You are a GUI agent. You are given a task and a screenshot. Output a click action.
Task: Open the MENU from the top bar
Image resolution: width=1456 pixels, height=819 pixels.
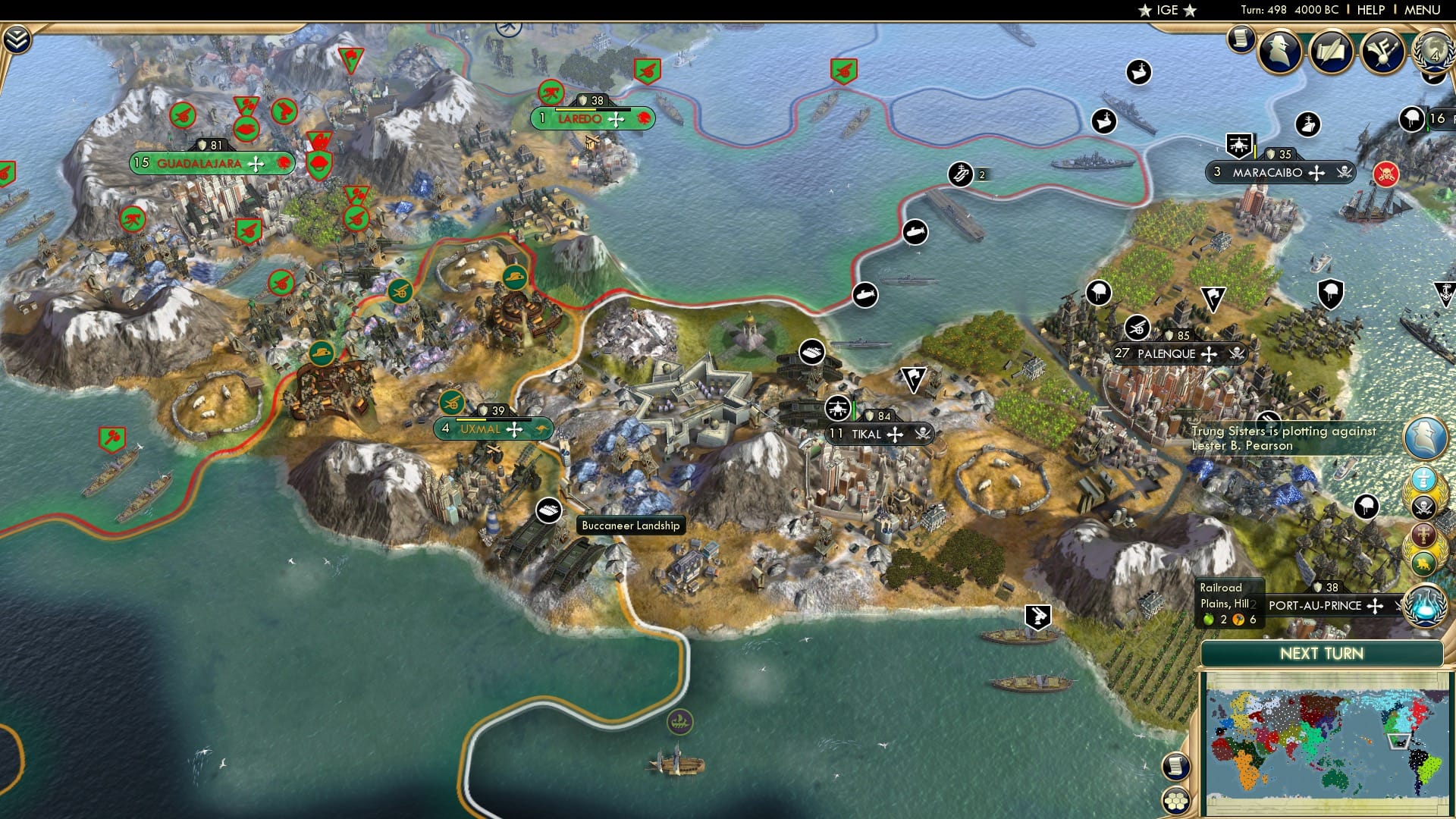(x=1422, y=10)
